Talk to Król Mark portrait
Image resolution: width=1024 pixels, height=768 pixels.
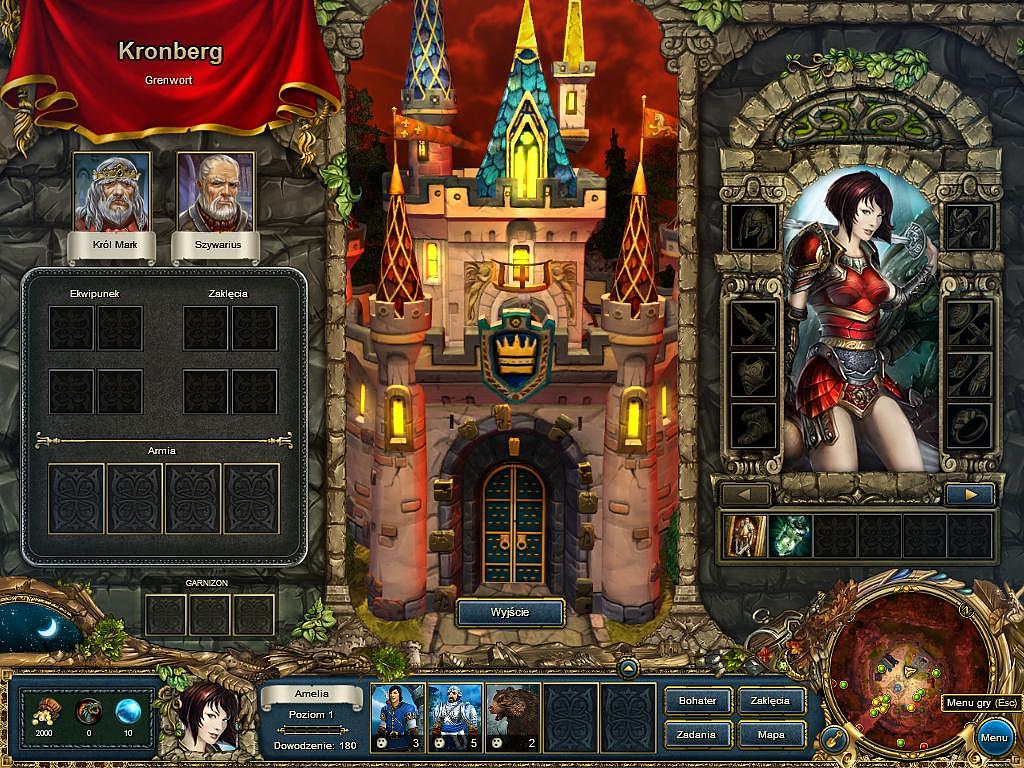pos(111,193)
